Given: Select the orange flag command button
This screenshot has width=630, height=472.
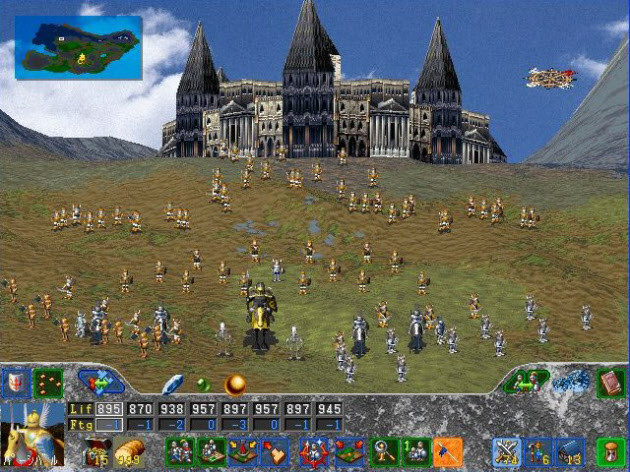Looking at the screenshot, I should 448,452.
